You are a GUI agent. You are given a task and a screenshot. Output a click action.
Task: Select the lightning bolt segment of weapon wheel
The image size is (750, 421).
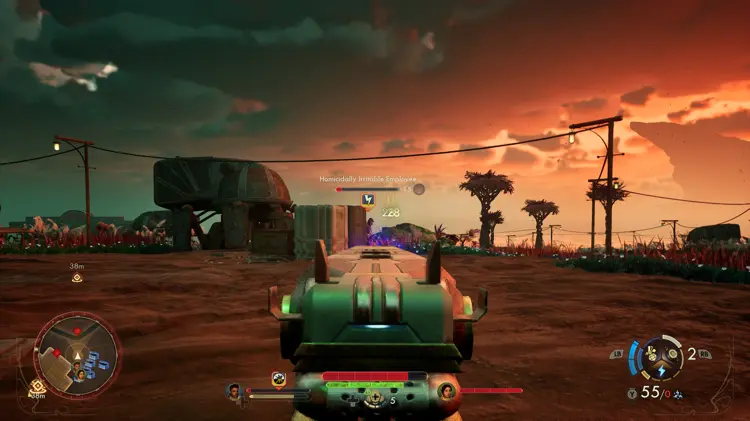pyautogui.click(x=661, y=368)
